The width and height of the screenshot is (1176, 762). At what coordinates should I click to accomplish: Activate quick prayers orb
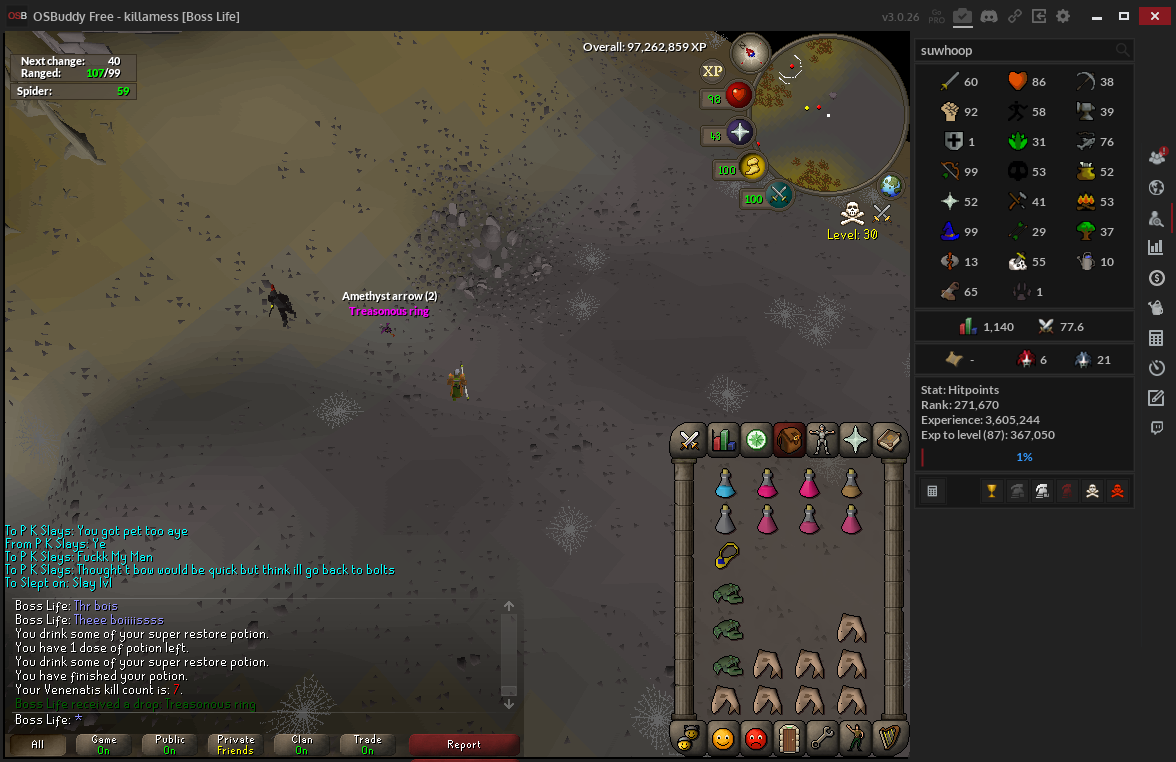point(740,132)
